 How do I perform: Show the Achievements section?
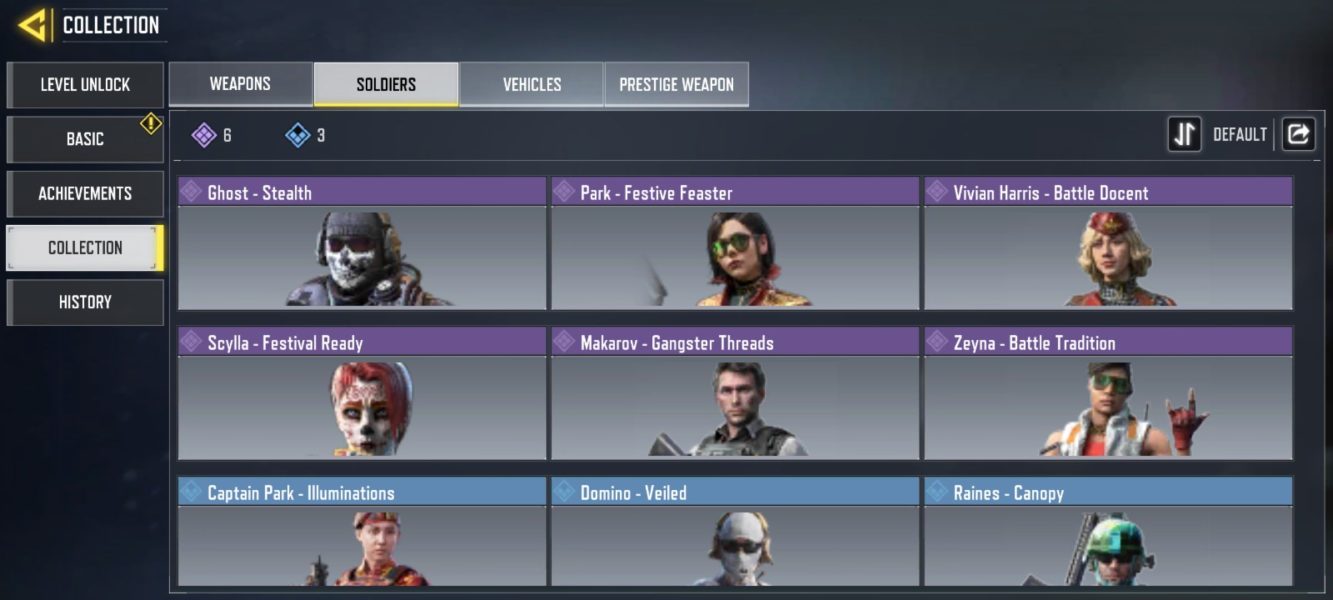85,193
